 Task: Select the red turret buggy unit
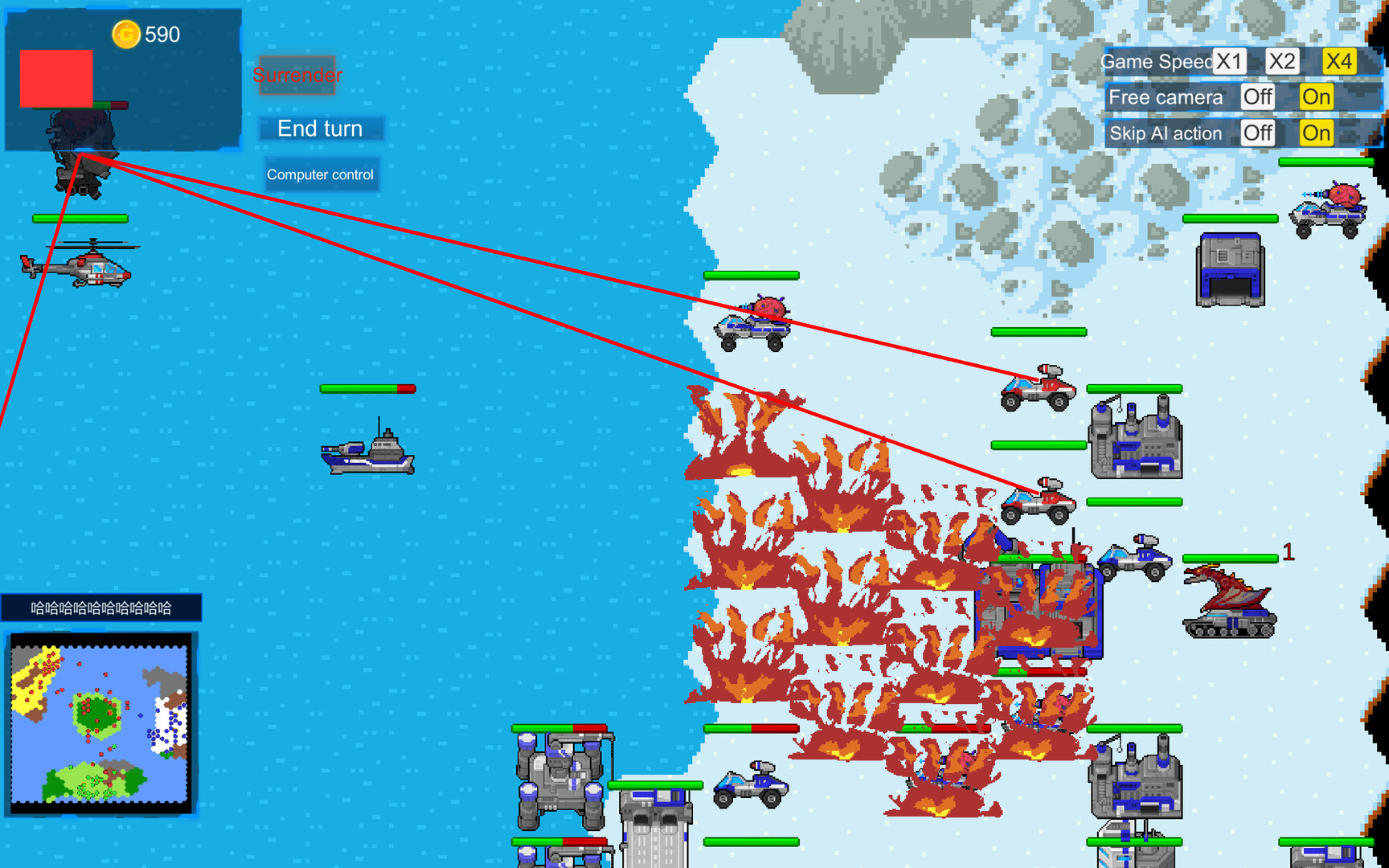click(1037, 391)
